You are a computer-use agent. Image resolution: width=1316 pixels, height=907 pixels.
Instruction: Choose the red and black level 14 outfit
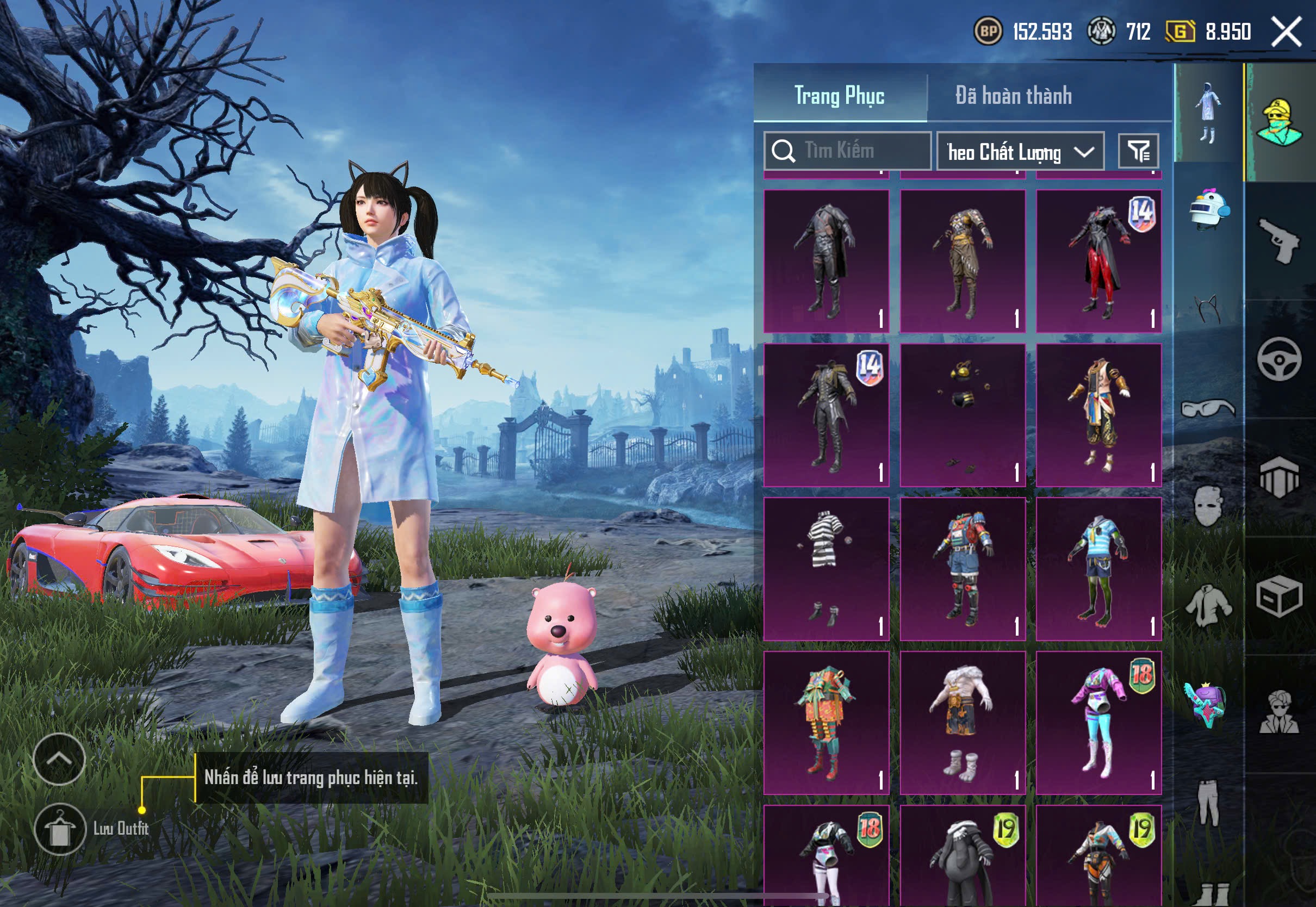point(1098,262)
